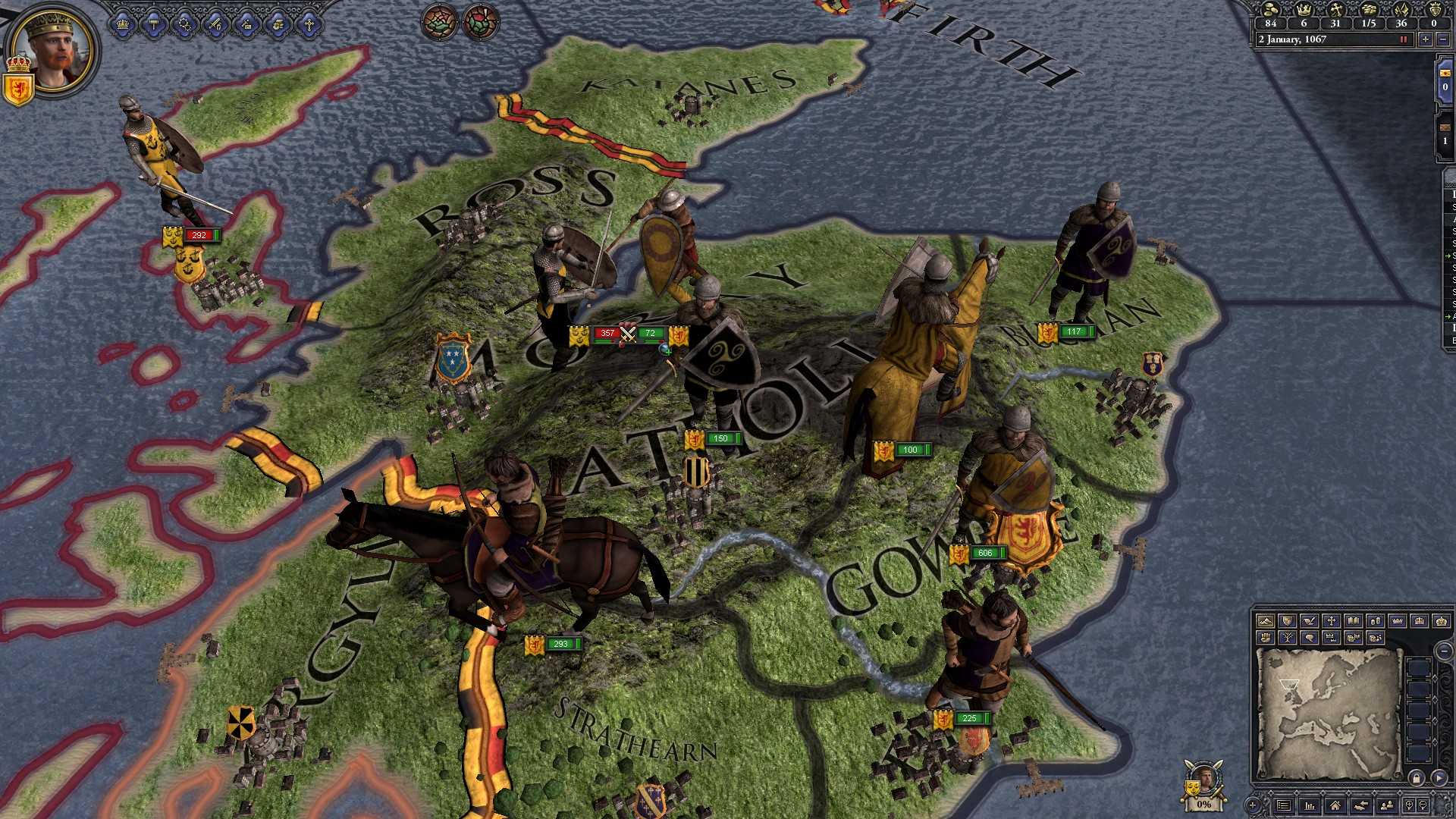Increase game speed with the plus button
This screenshot has width=1456, height=819.
1425,39
